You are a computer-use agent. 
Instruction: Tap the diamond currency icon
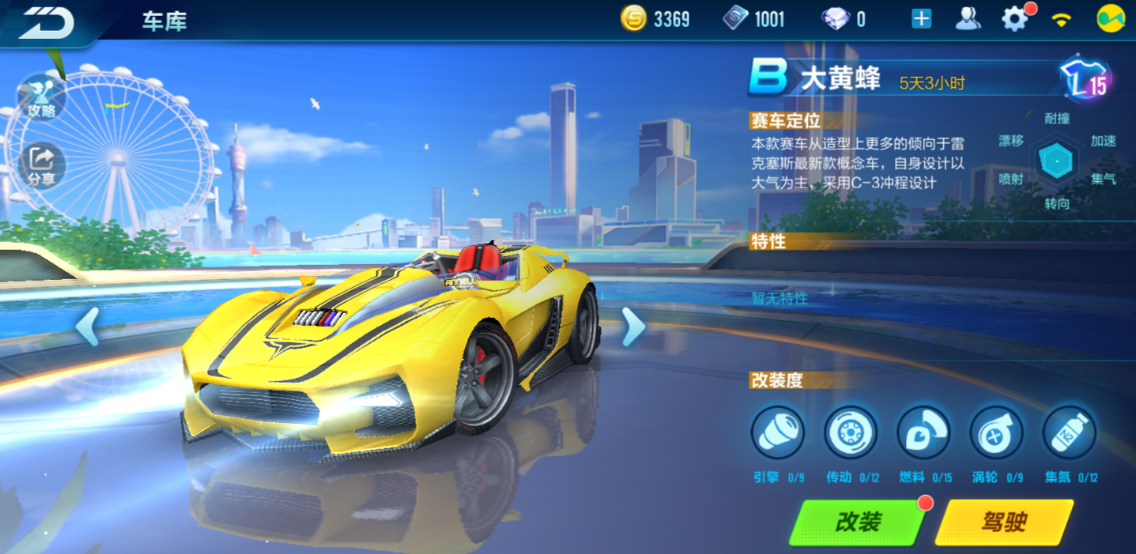pos(833,19)
